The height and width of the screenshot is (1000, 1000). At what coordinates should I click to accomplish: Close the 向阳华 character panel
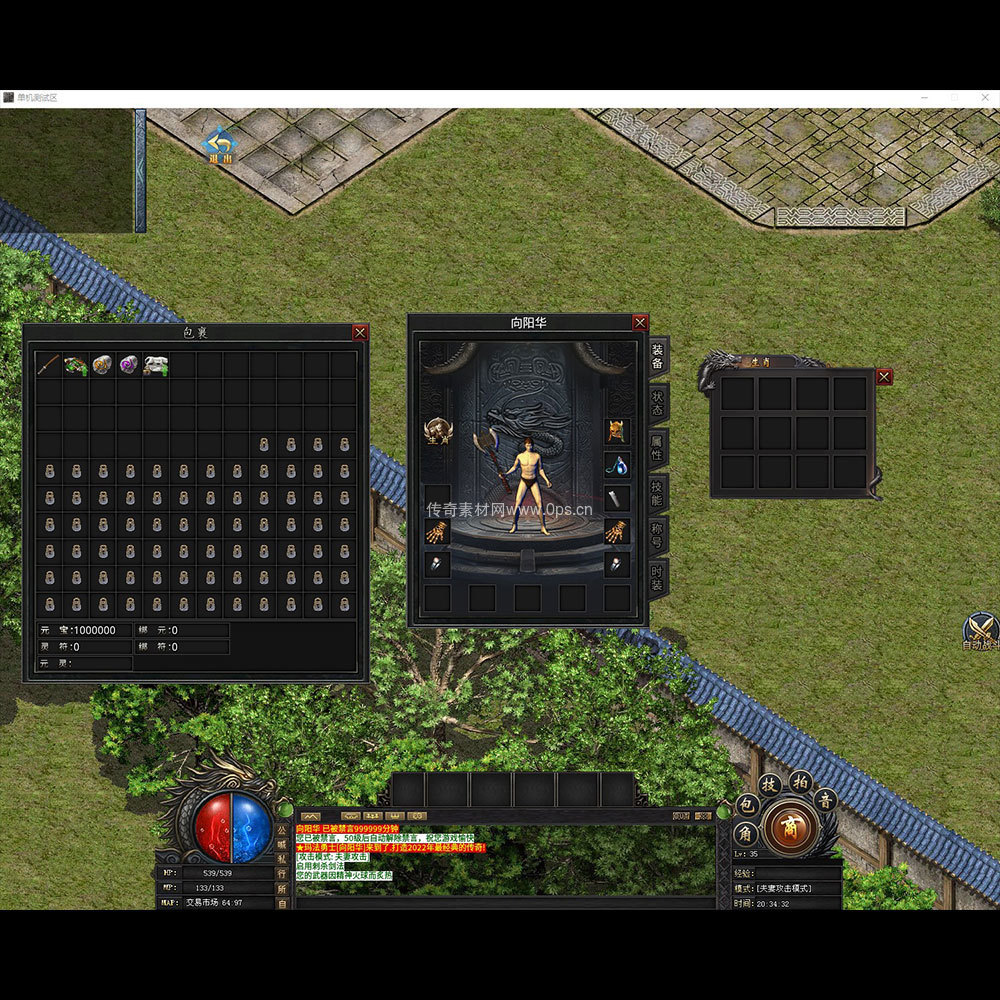point(640,323)
